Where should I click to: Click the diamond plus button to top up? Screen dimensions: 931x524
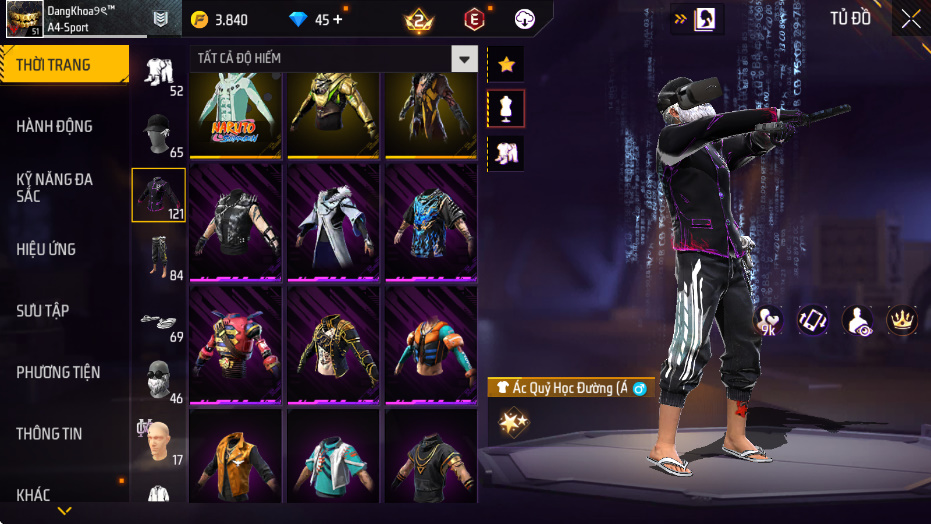click(x=337, y=19)
